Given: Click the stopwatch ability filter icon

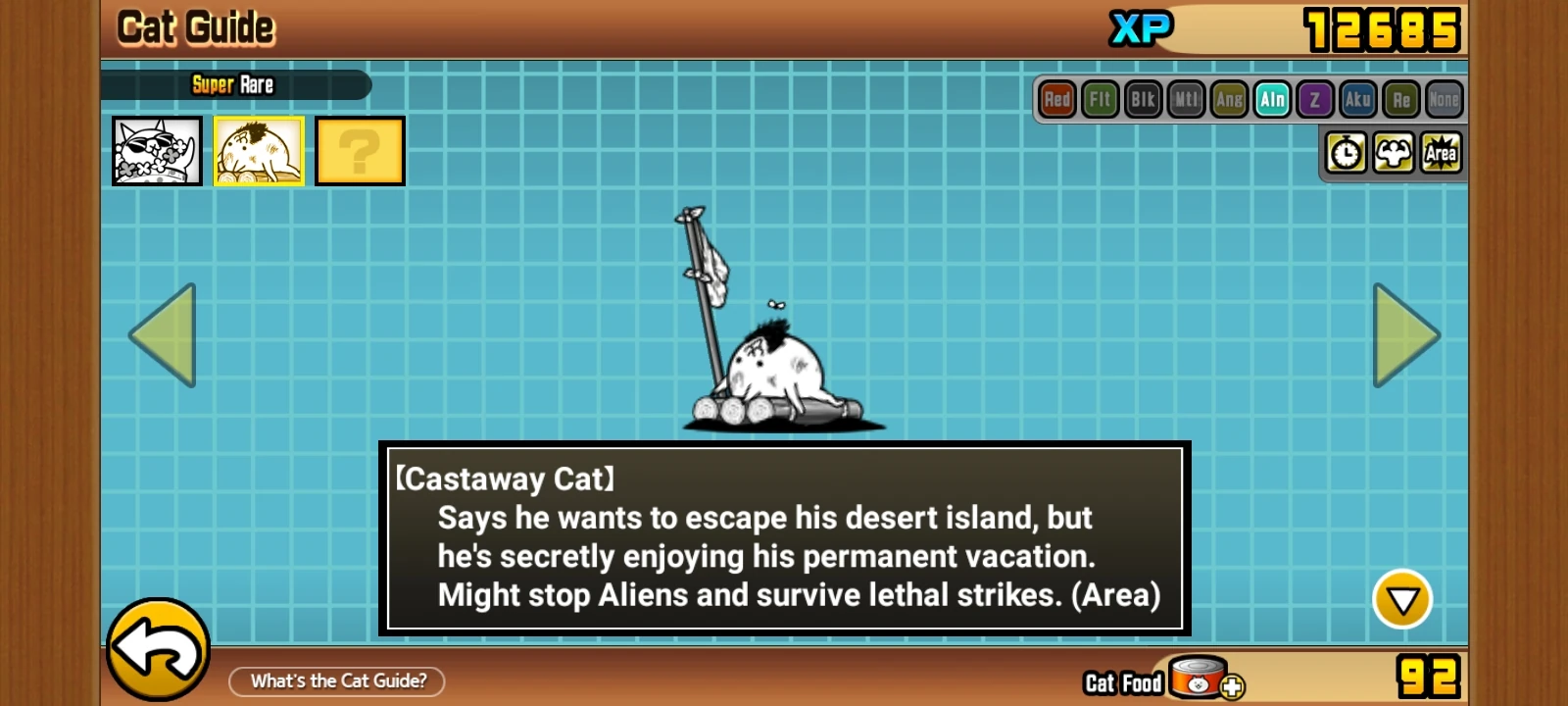Looking at the screenshot, I should pos(1345,153).
